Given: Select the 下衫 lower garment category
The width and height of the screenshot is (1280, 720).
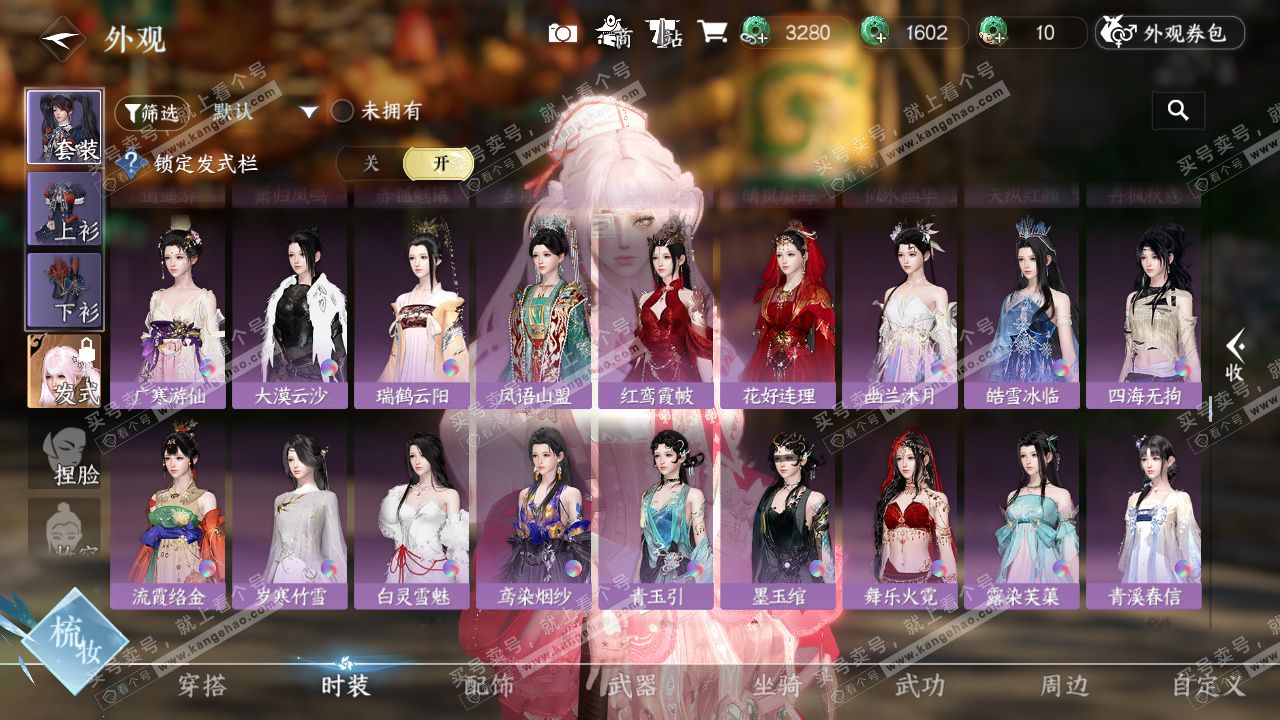Looking at the screenshot, I should pos(64,290).
